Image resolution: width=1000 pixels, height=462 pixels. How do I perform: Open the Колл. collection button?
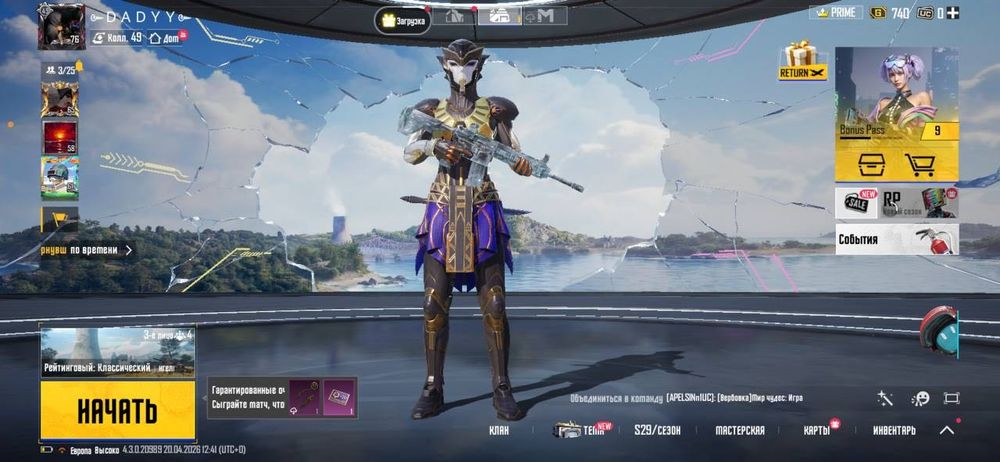(119, 37)
